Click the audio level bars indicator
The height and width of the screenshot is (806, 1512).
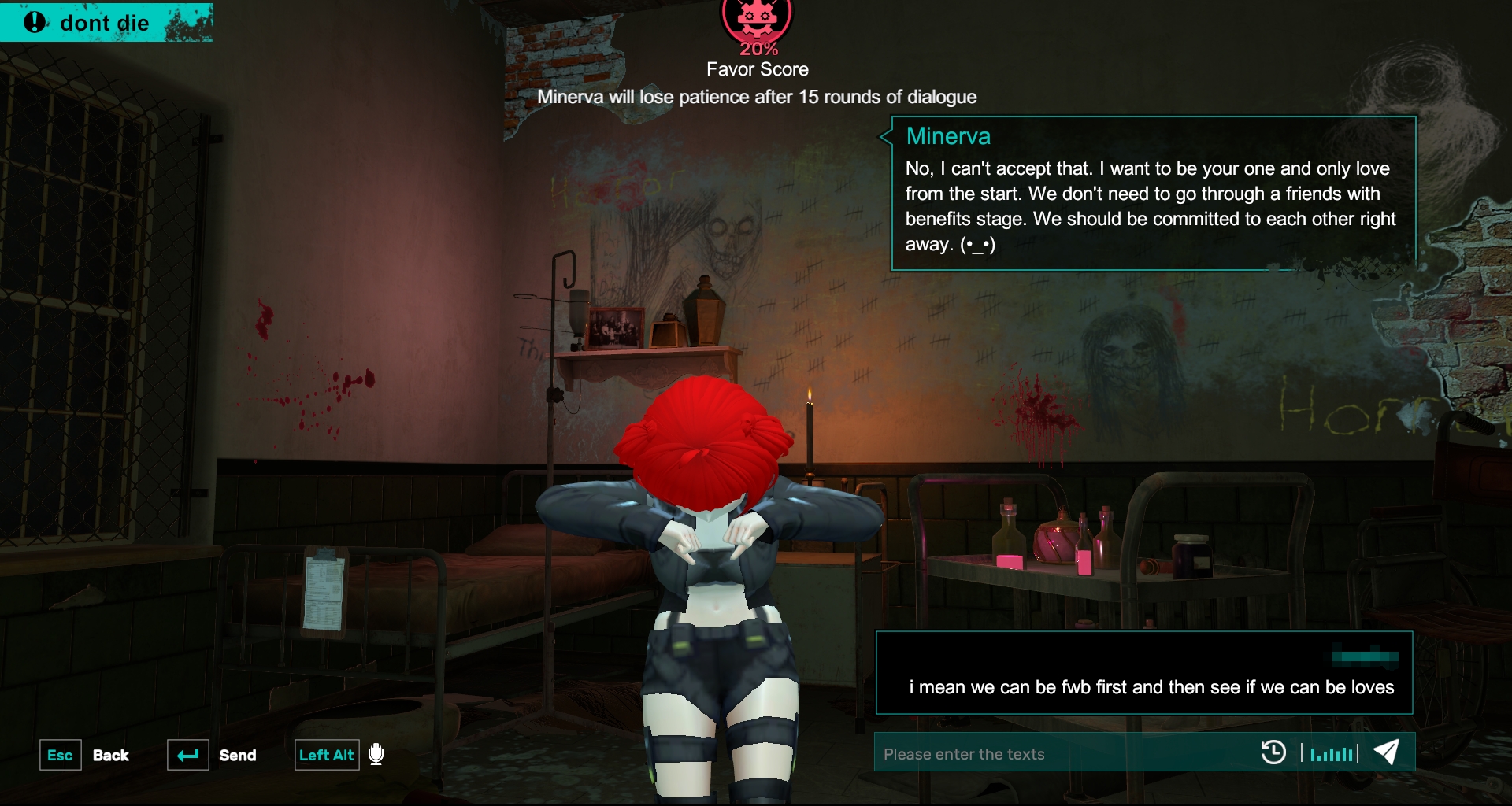pos(1330,753)
